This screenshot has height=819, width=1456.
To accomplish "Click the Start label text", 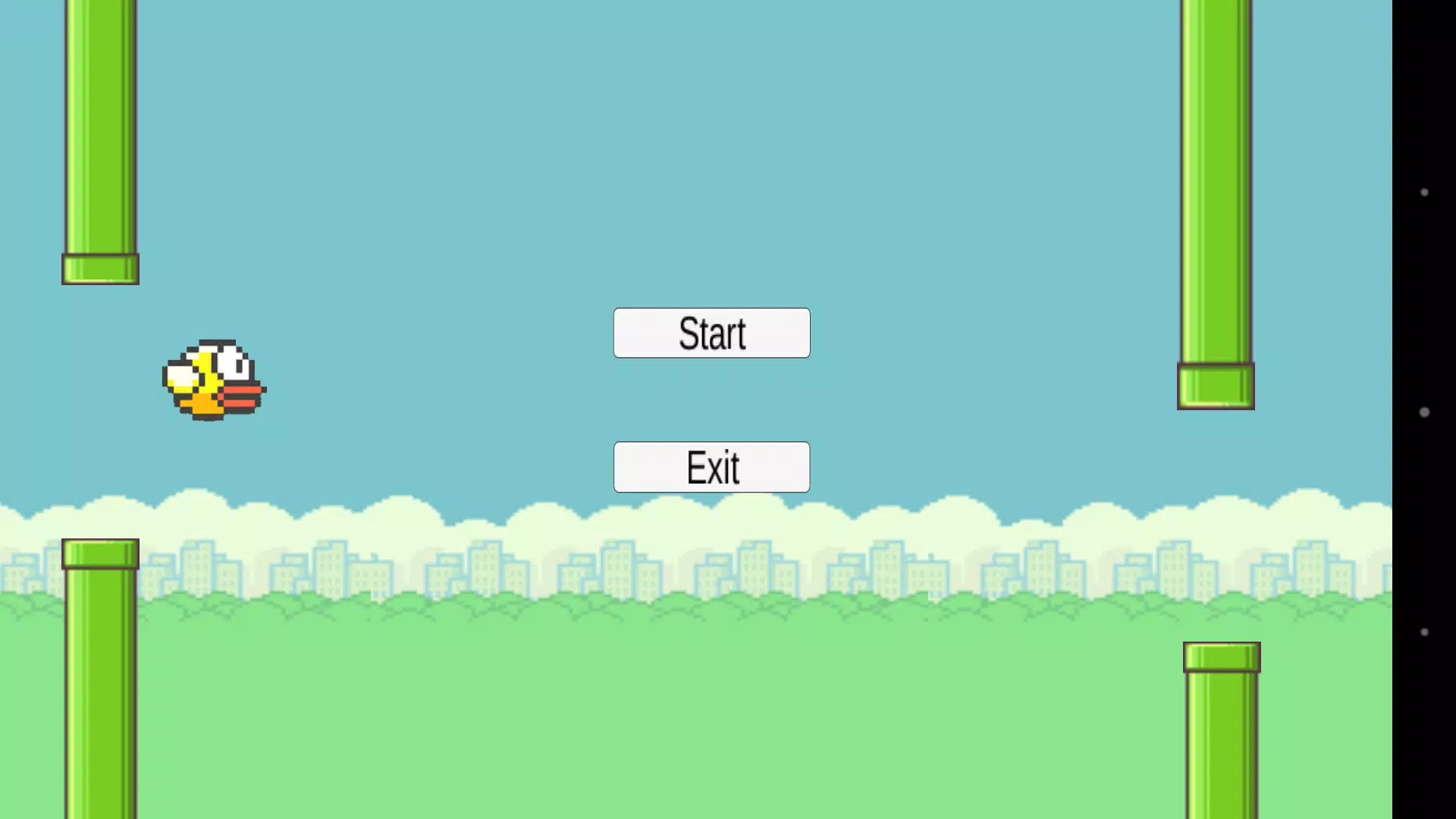I will pyautogui.click(x=711, y=333).
